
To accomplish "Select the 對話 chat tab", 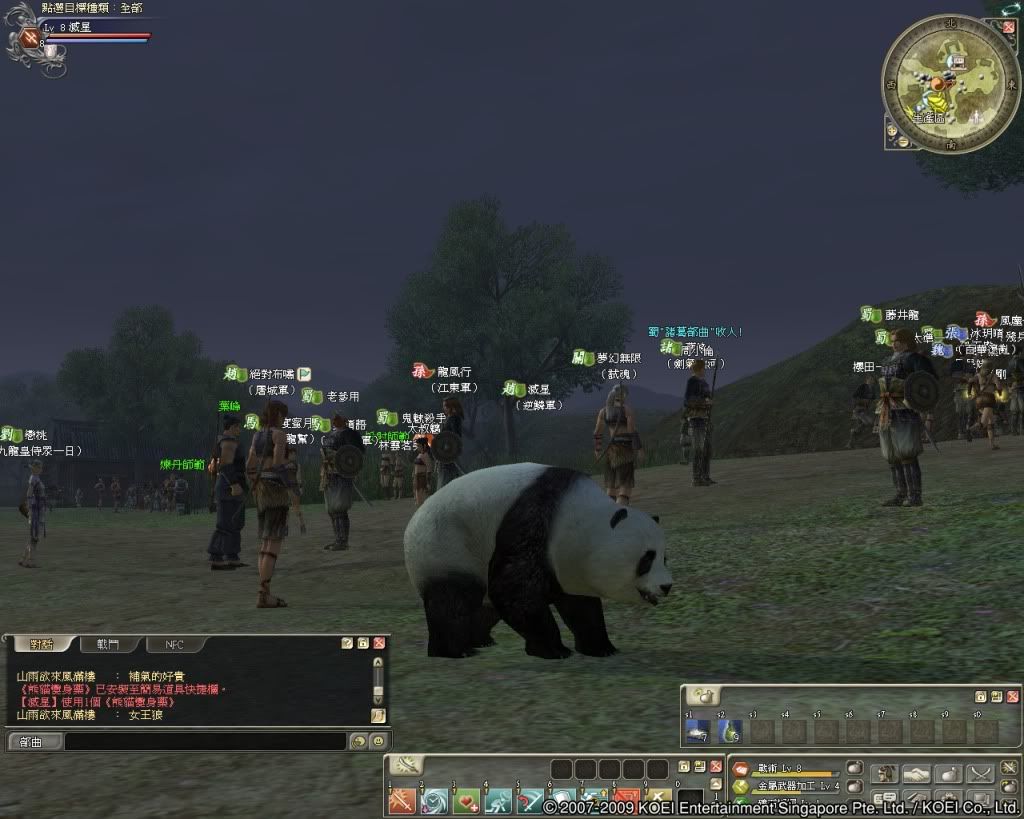I will (x=41, y=645).
